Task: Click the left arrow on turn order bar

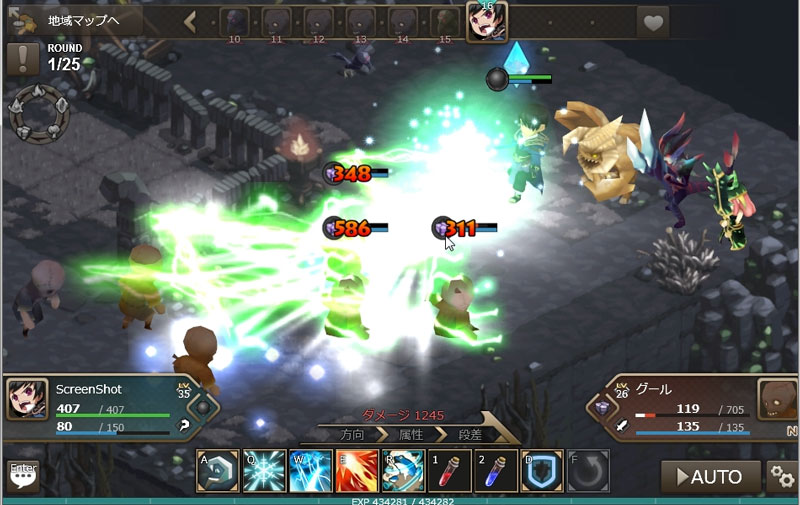Action: click(x=190, y=21)
